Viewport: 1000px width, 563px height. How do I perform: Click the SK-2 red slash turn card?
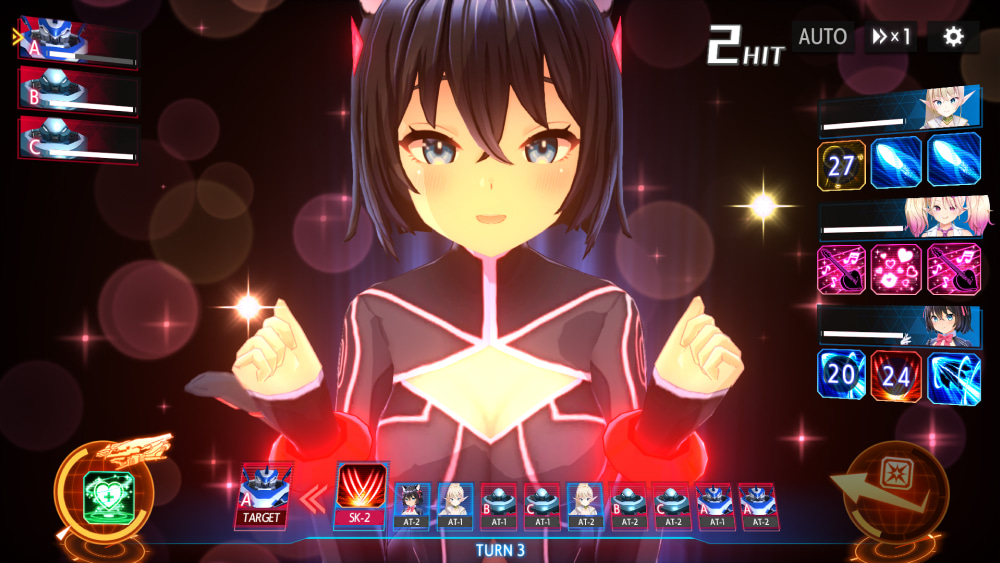click(360, 494)
